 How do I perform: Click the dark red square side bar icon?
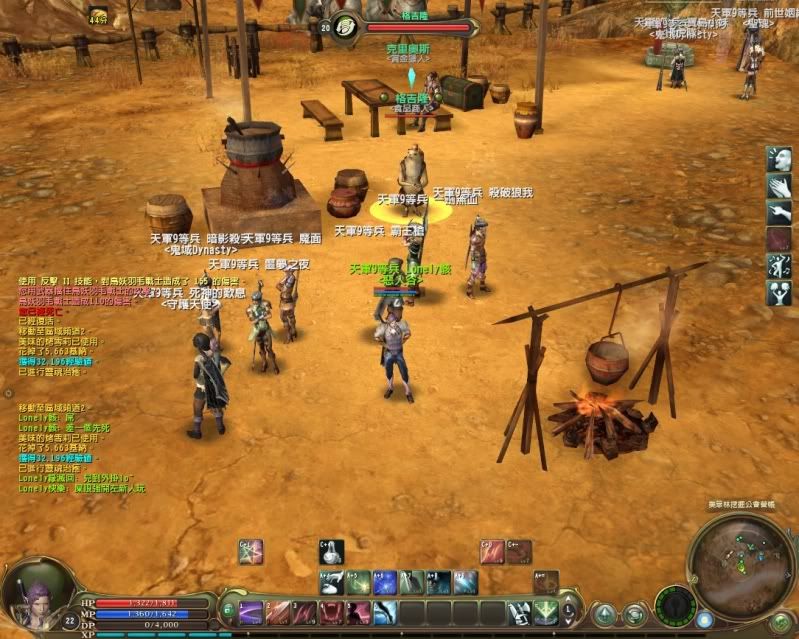[779, 240]
